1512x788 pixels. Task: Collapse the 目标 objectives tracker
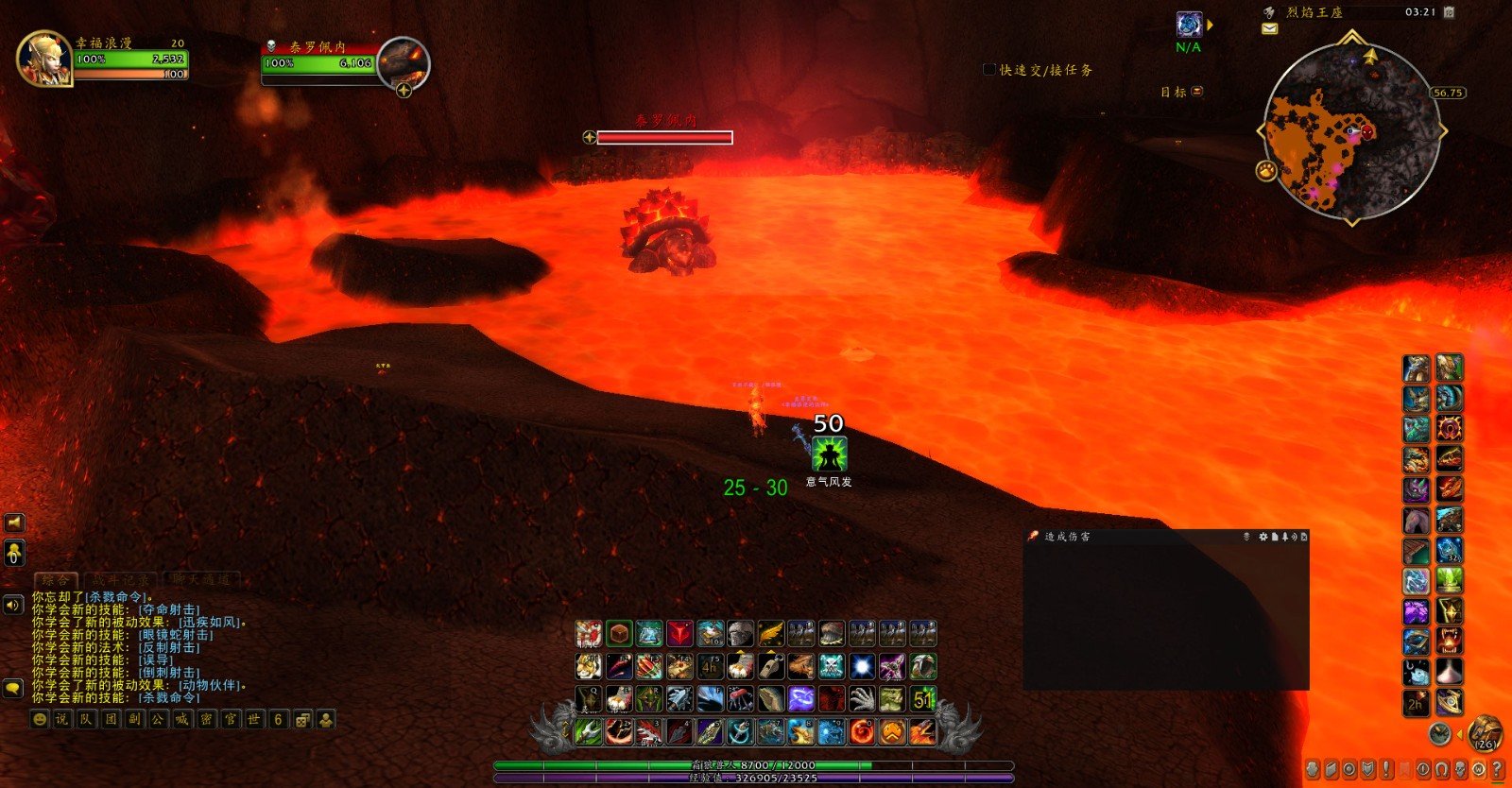pyautogui.click(x=1197, y=92)
